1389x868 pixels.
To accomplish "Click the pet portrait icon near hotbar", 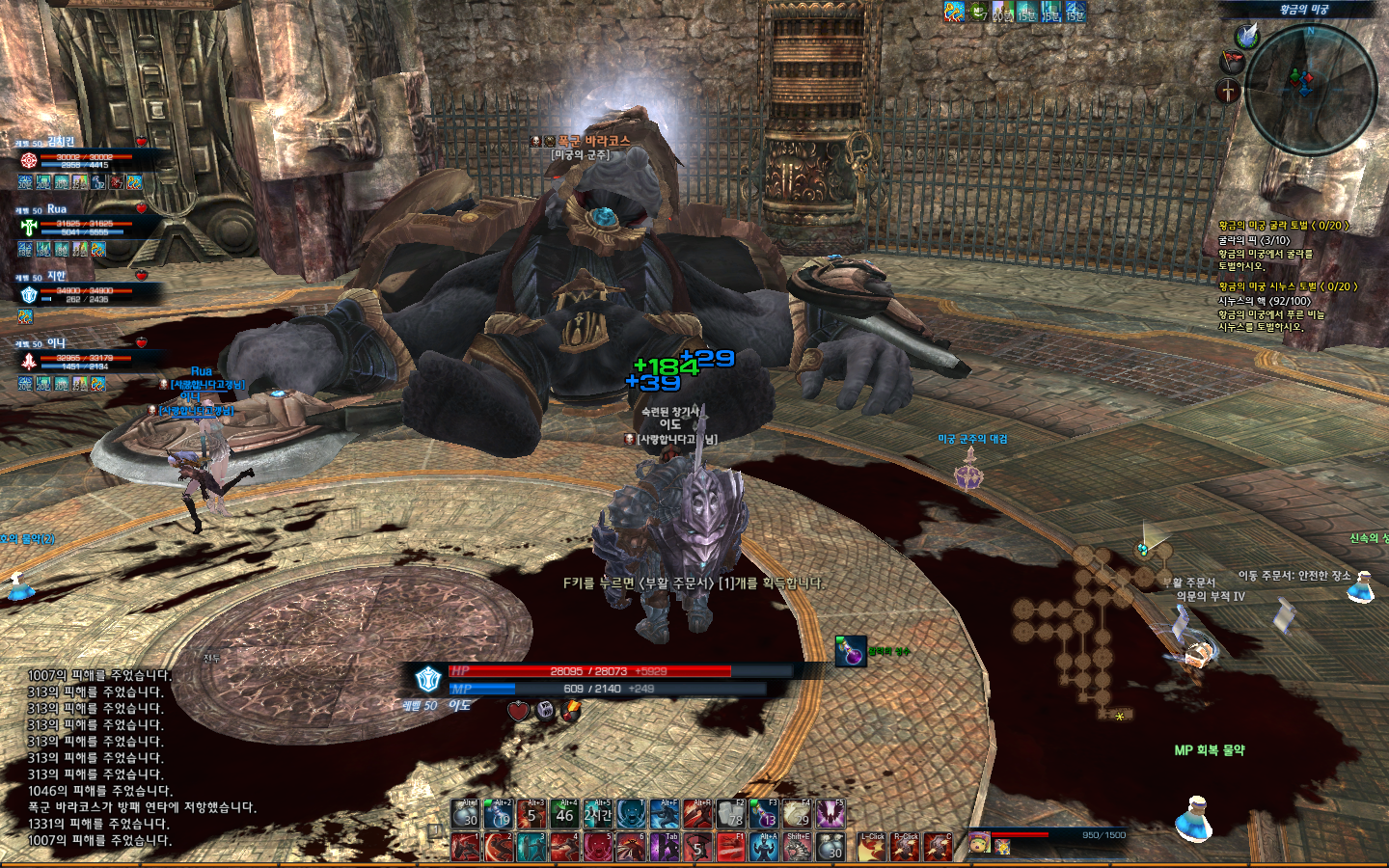I will tap(978, 842).
